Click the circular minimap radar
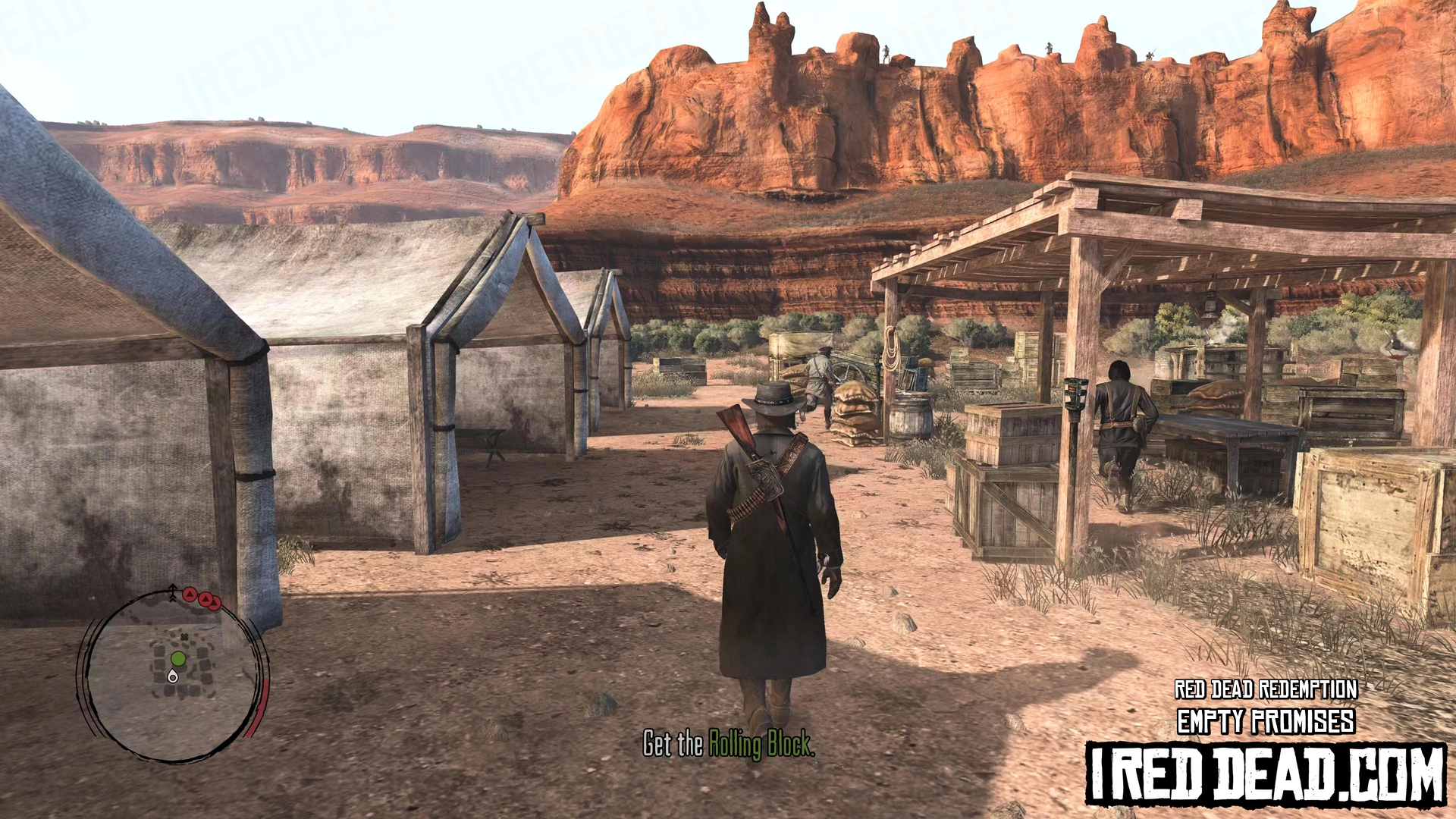 (173, 675)
